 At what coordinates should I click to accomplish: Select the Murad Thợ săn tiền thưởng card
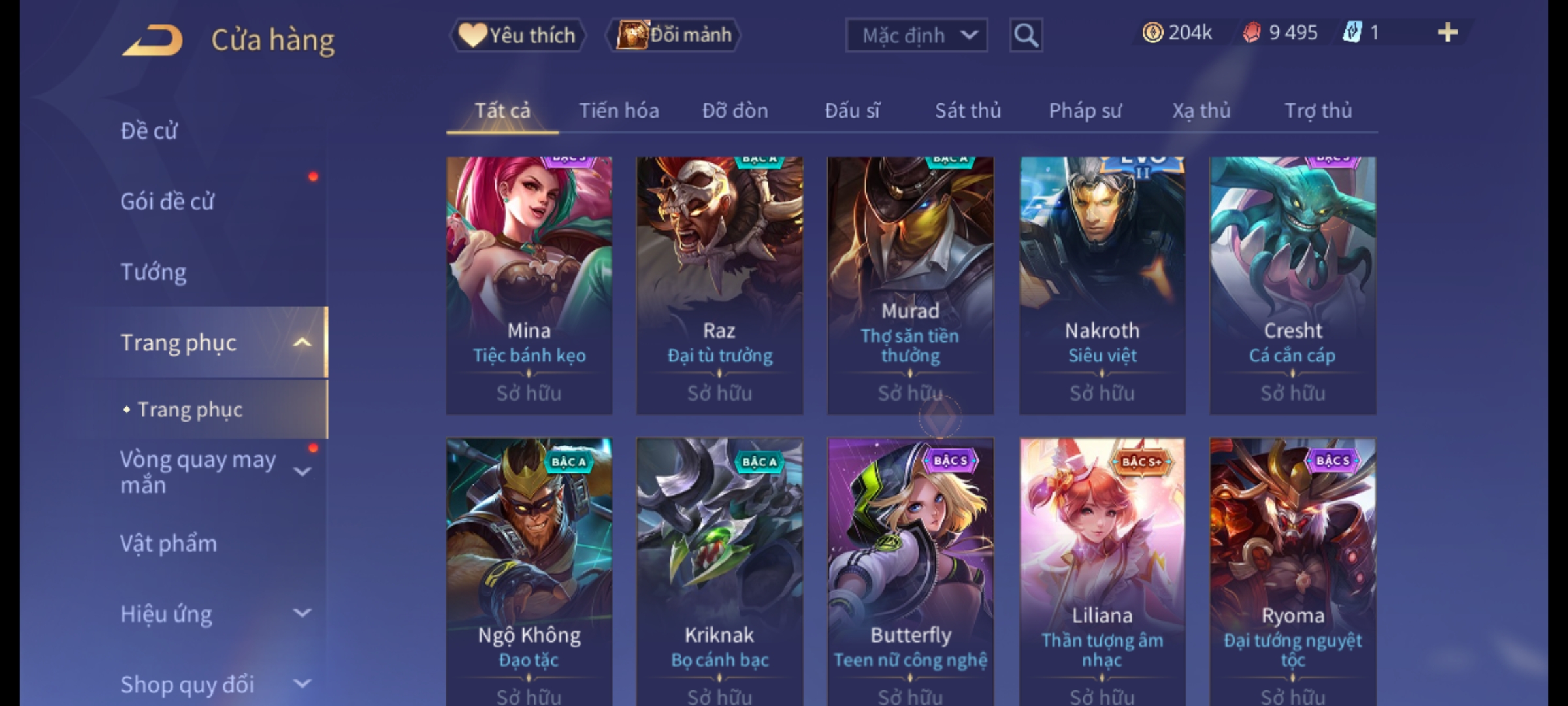point(910,285)
